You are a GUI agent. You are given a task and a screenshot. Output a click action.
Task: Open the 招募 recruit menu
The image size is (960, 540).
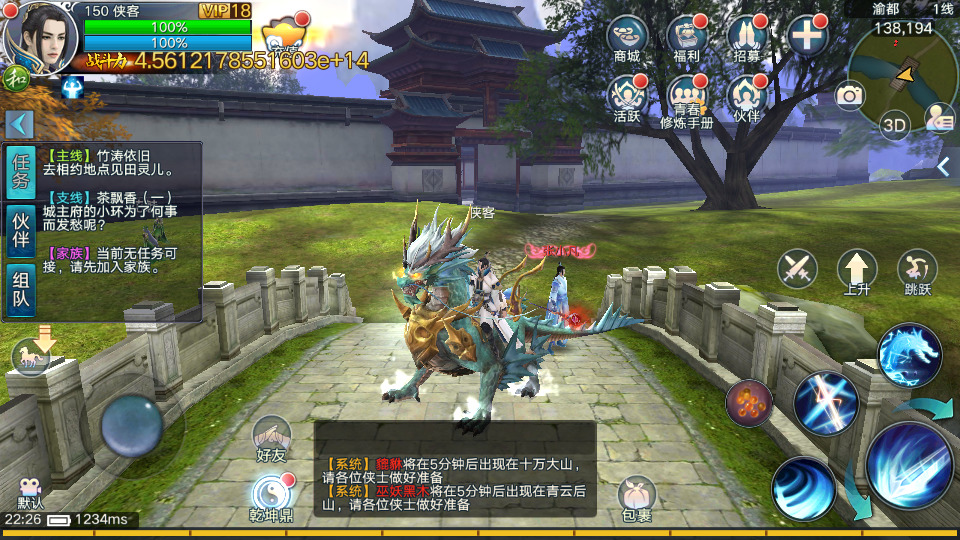tap(747, 38)
